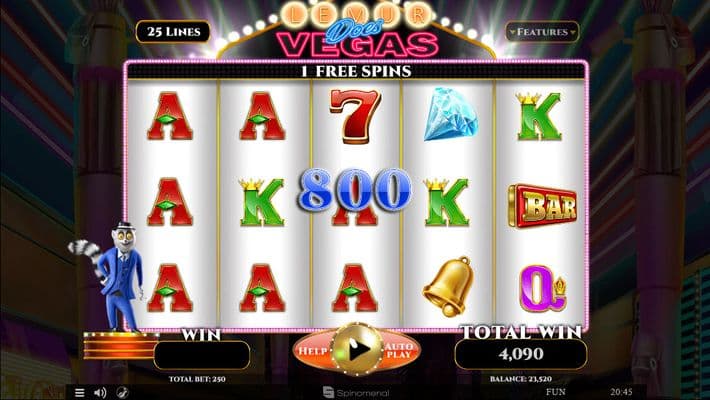Image resolution: width=710 pixels, height=400 pixels.
Task: Open the Help panel
Action: point(312,350)
